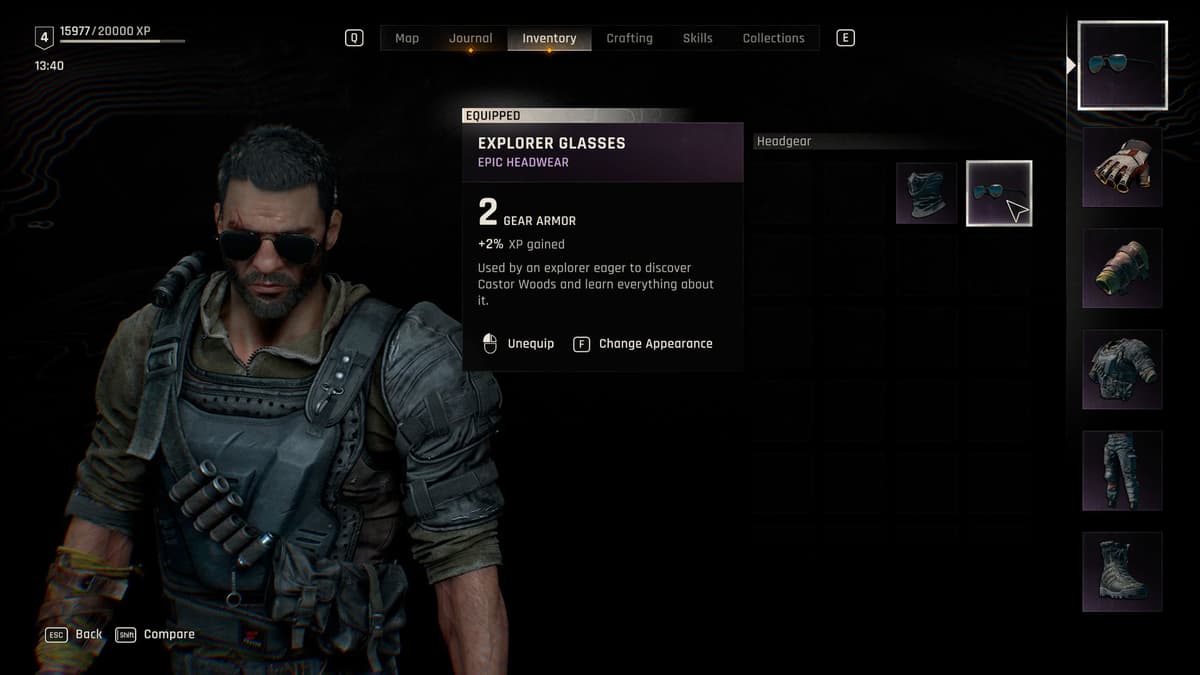The width and height of the screenshot is (1200, 675).
Task: Open the Journal tab
Action: tap(470, 38)
